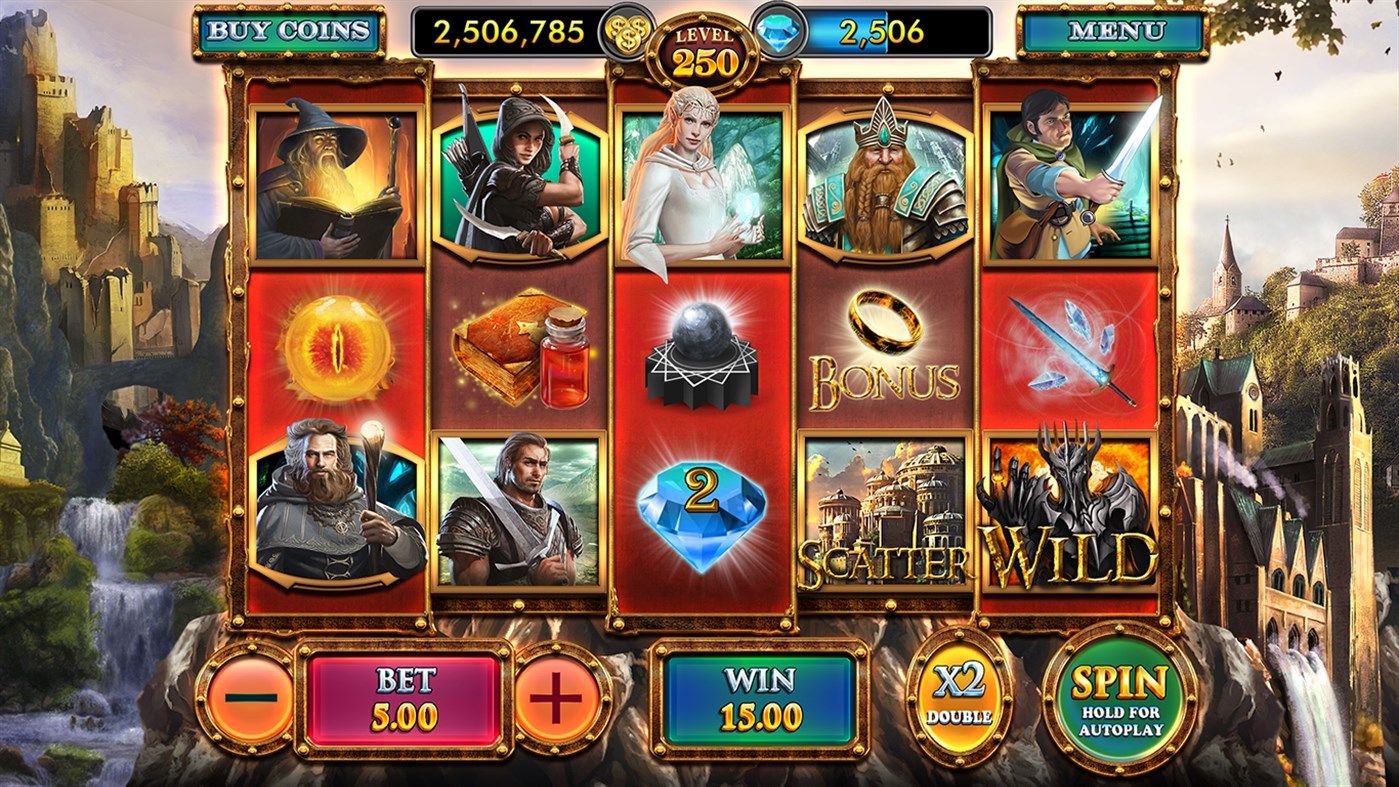Image resolution: width=1399 pixels, height=787 pixels.
Task: Click the SCATTER city symbol
Action: [x=886, y=510]
